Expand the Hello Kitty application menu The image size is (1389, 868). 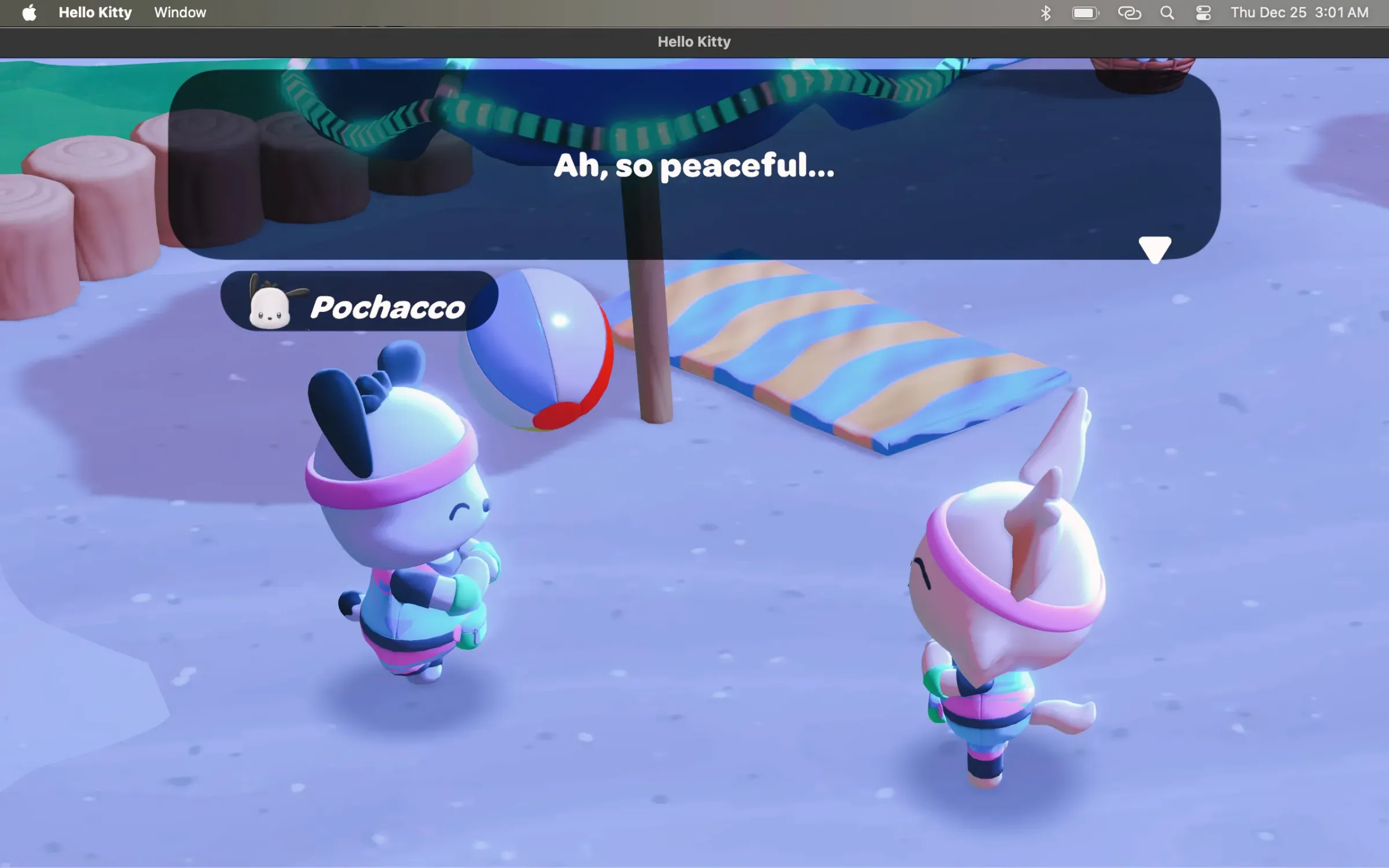click(95, 12)
